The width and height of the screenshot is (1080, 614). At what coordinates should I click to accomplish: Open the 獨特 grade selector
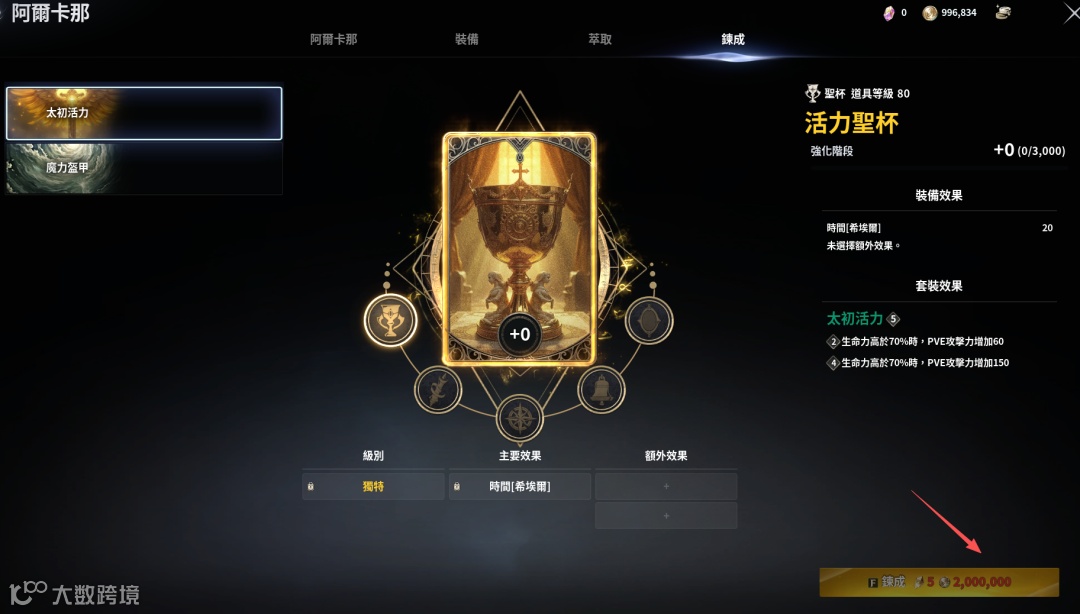tap(373, 487)
